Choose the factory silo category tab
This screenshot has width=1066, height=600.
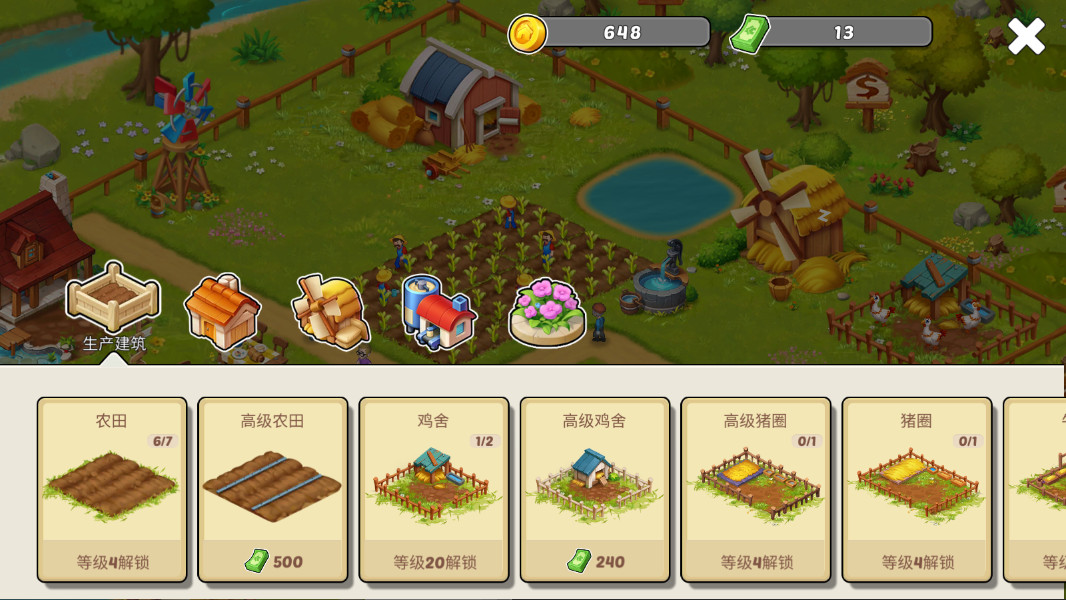pyautogui.click(x=439, y=311)
